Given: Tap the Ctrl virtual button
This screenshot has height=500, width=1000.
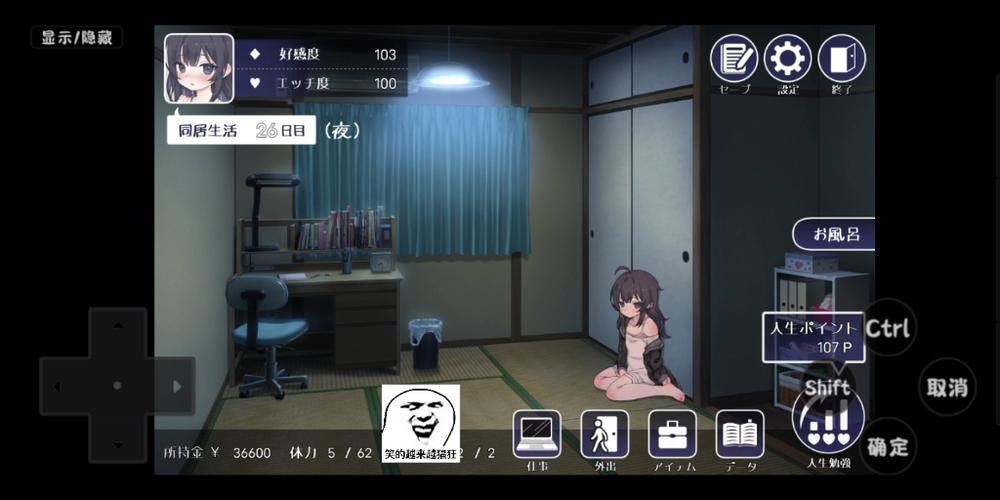Looking at the screenshot, I should 888,328.
